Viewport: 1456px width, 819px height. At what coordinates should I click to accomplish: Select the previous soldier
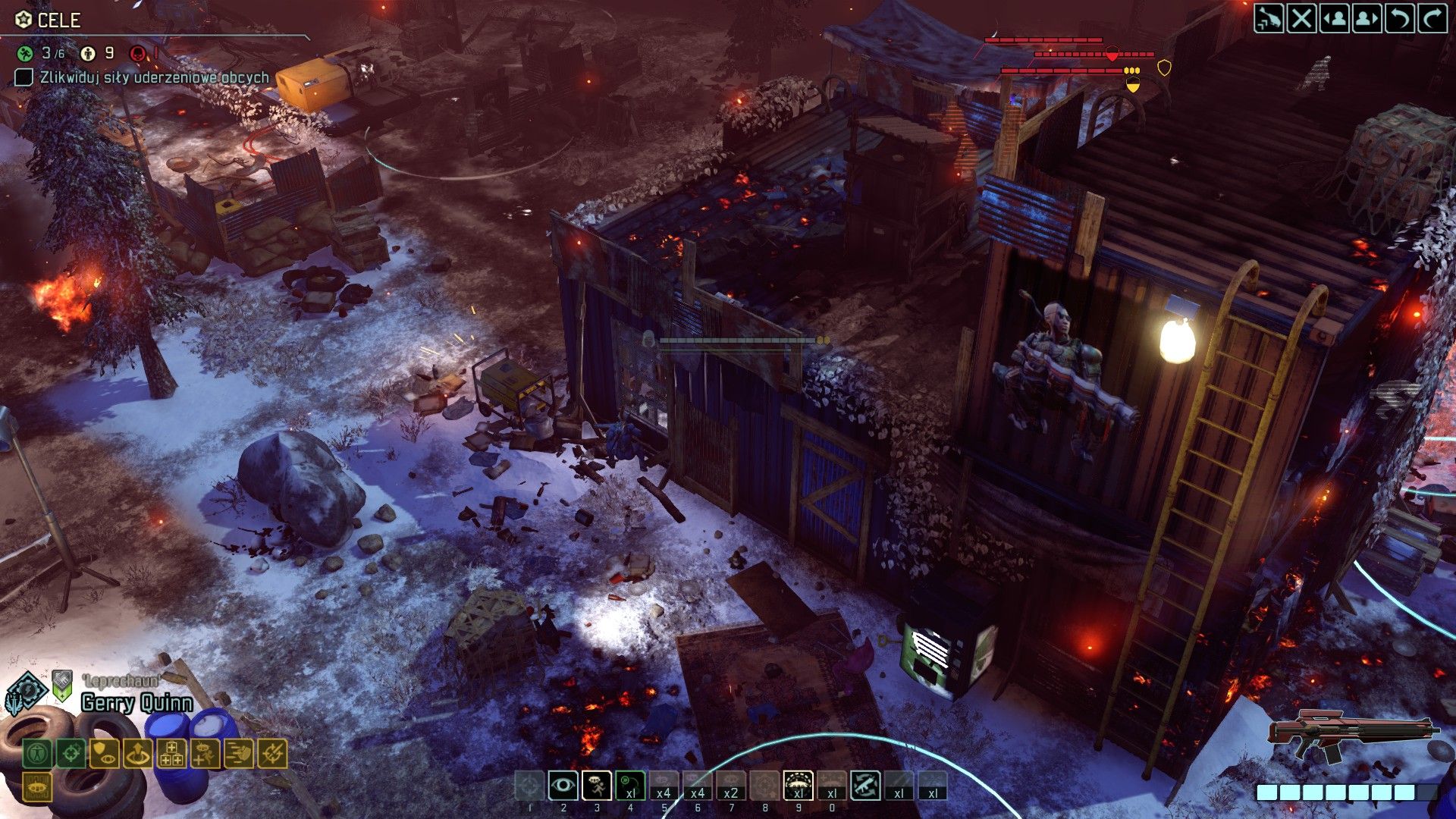(1334, 18)
